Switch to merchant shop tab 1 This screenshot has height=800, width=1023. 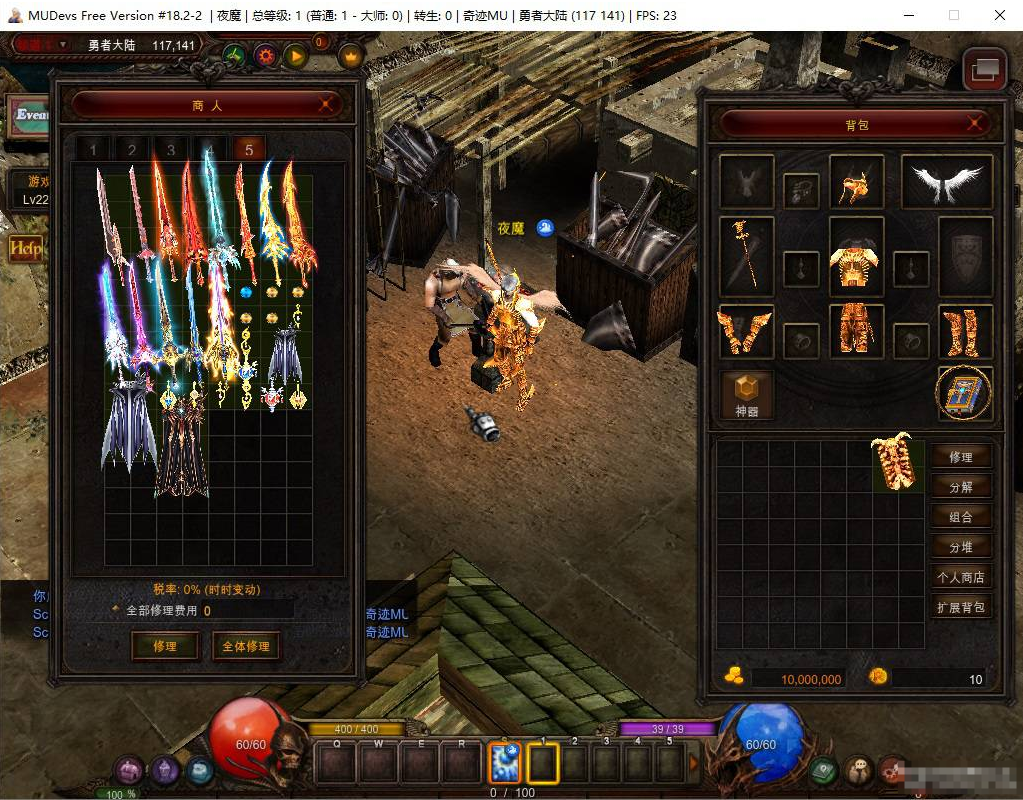point(93,150)
